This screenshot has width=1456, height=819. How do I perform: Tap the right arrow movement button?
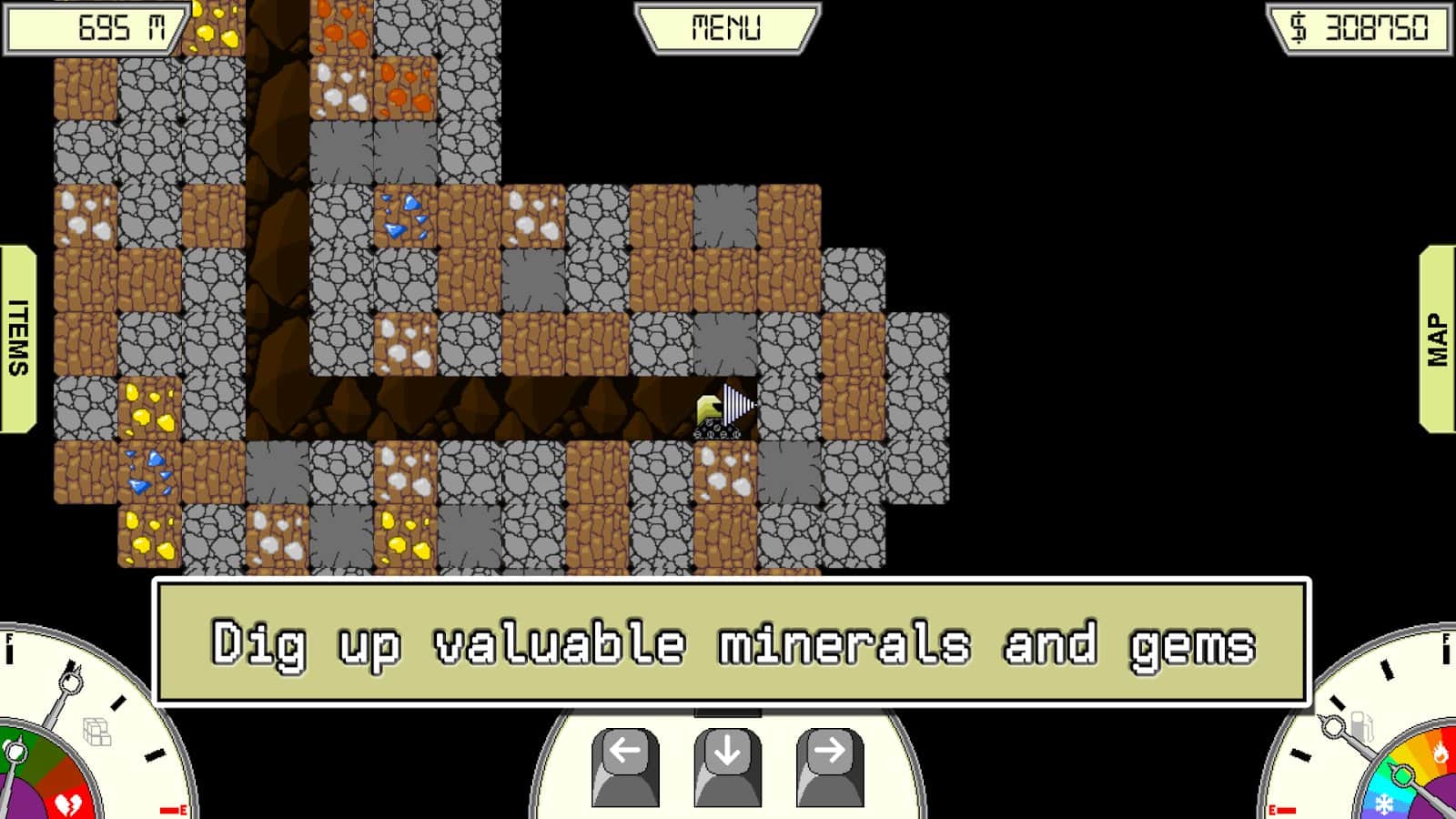829,764
